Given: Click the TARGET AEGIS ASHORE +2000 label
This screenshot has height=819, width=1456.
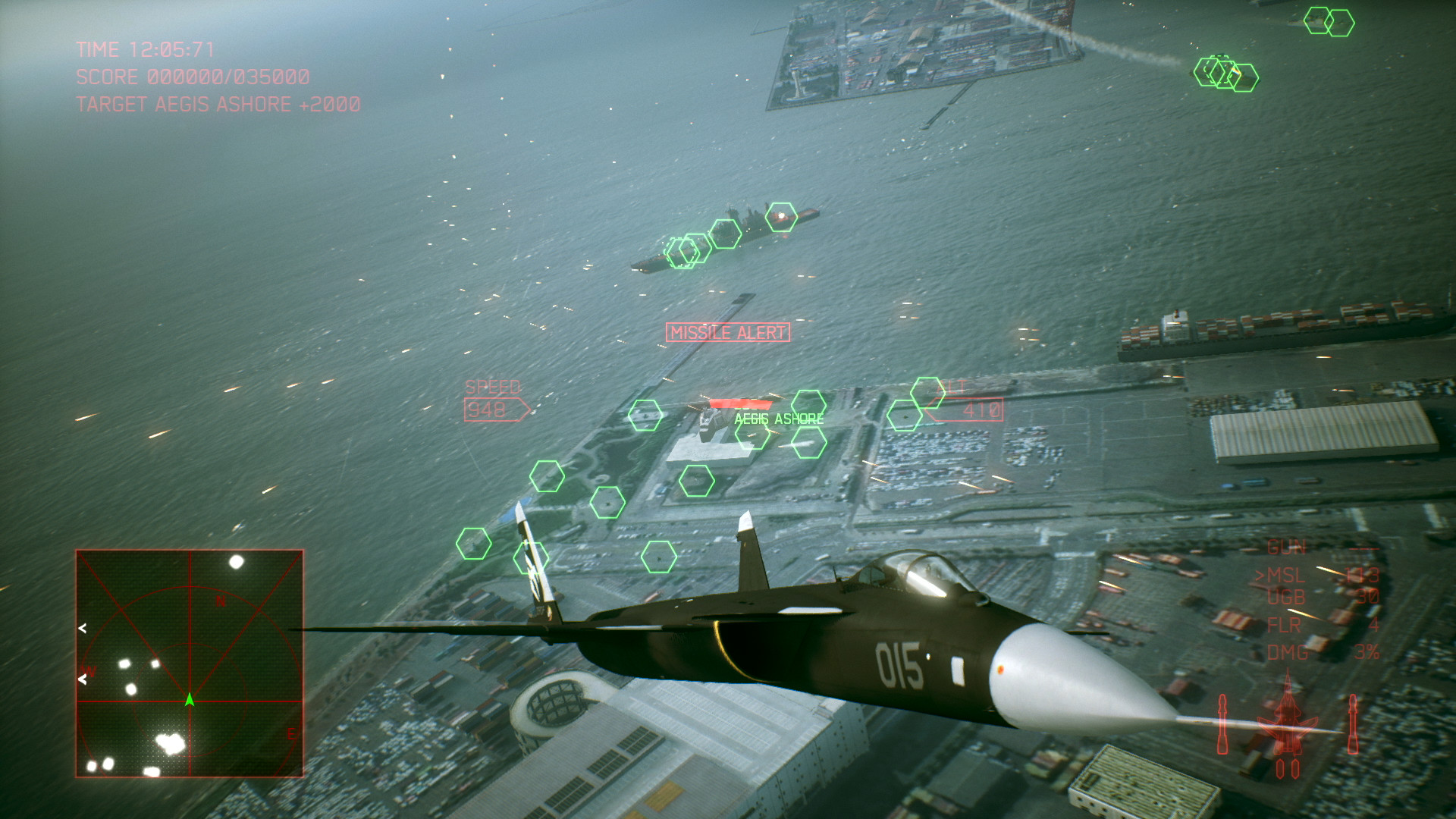Looking at the screenshot, I should coord(218,105).
